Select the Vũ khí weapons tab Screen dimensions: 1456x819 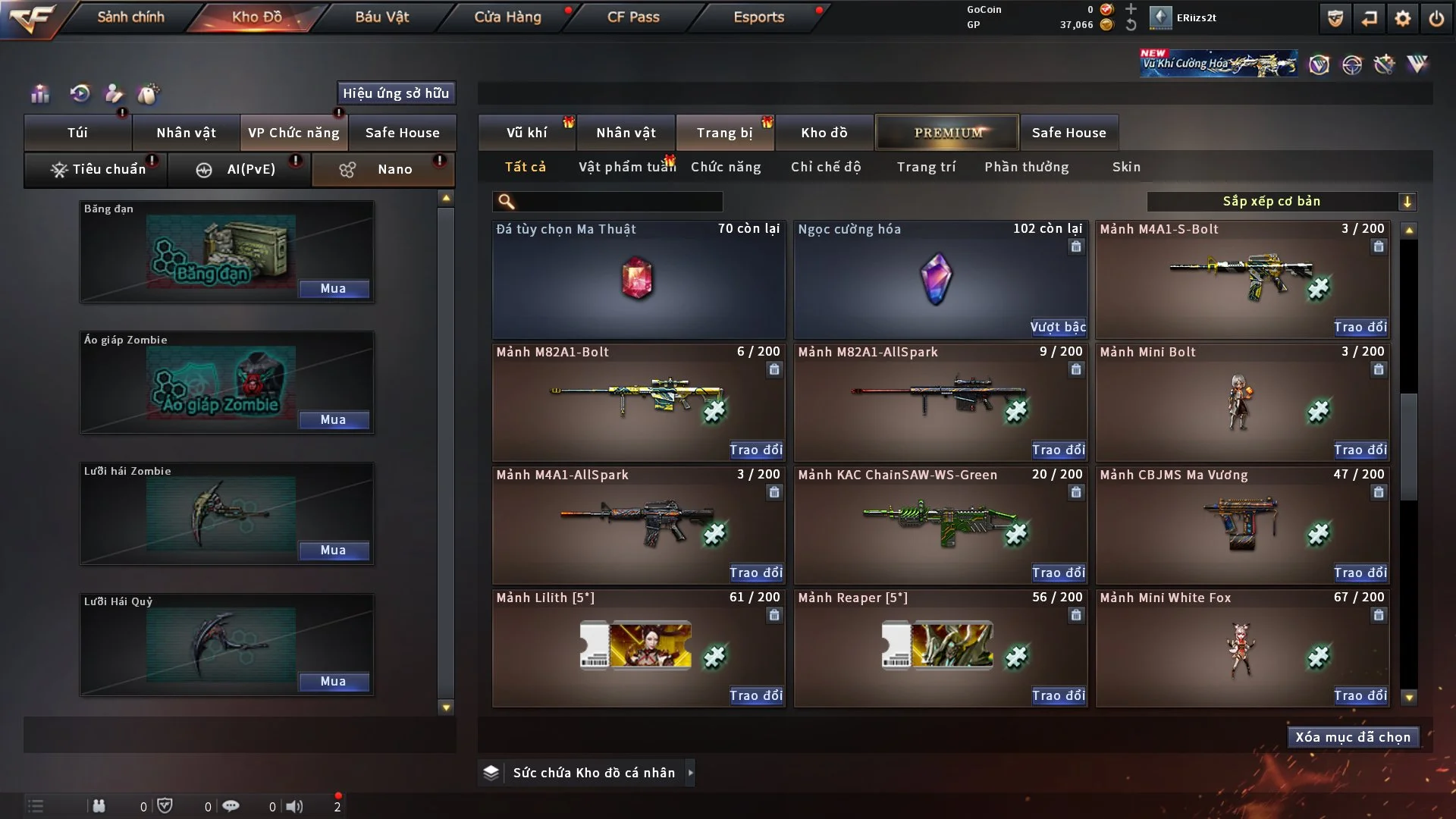pos(526,133)
